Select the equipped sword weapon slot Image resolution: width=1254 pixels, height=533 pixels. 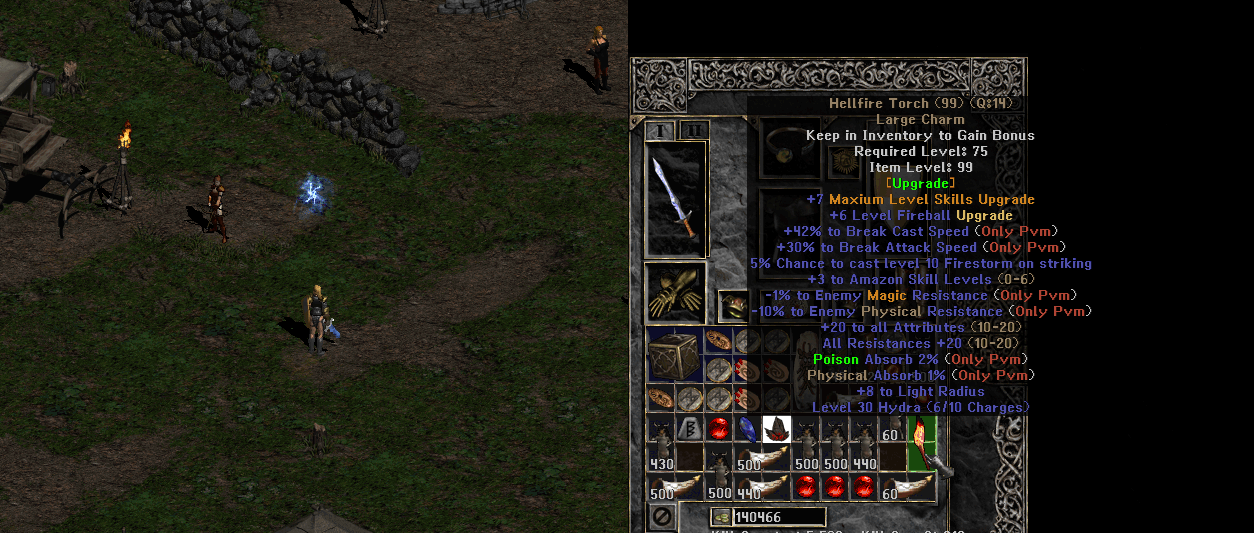[675, 198]
